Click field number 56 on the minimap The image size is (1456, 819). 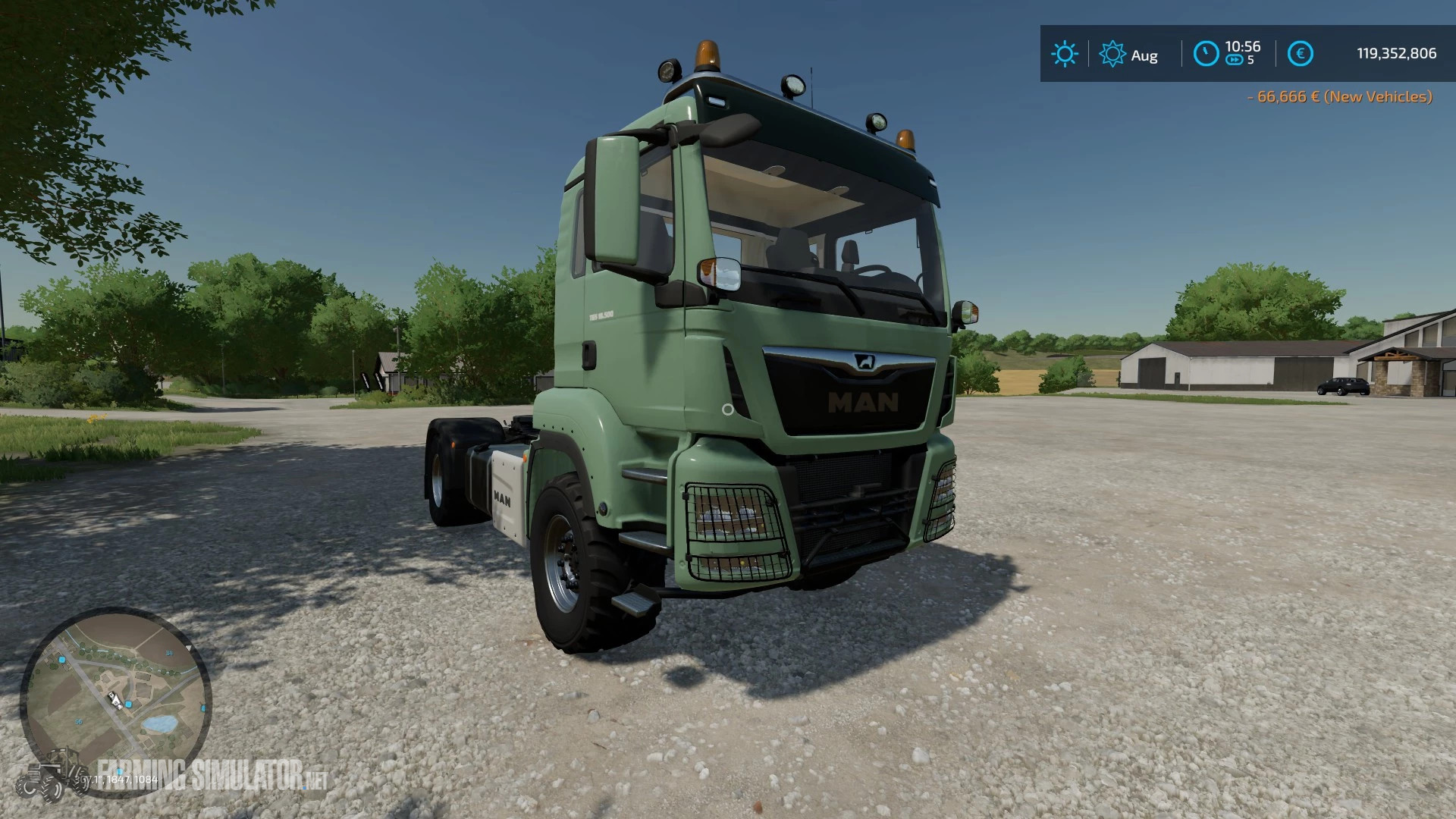(78, 721)
